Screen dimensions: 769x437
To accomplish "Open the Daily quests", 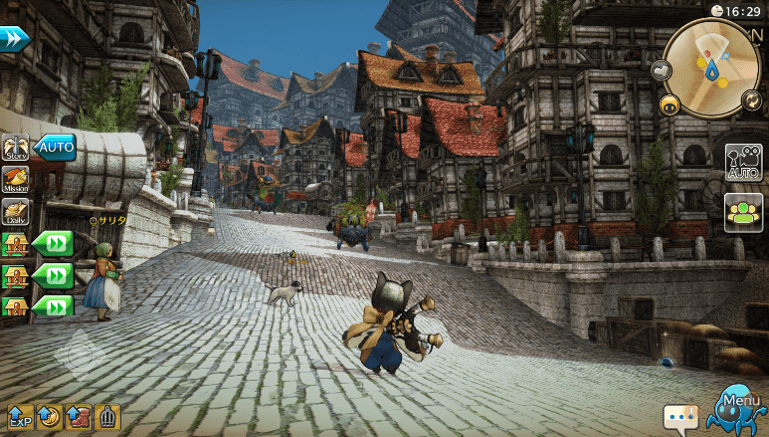I will 15,211.
